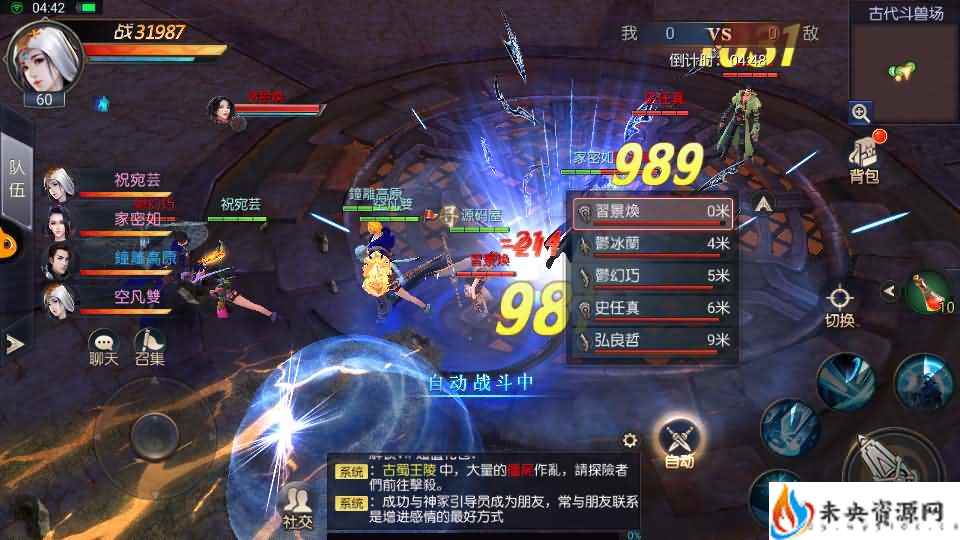This screenshot has height=540, width=960.
Task: Tap the 召集 summon team button
Action: tap(150, 346)
